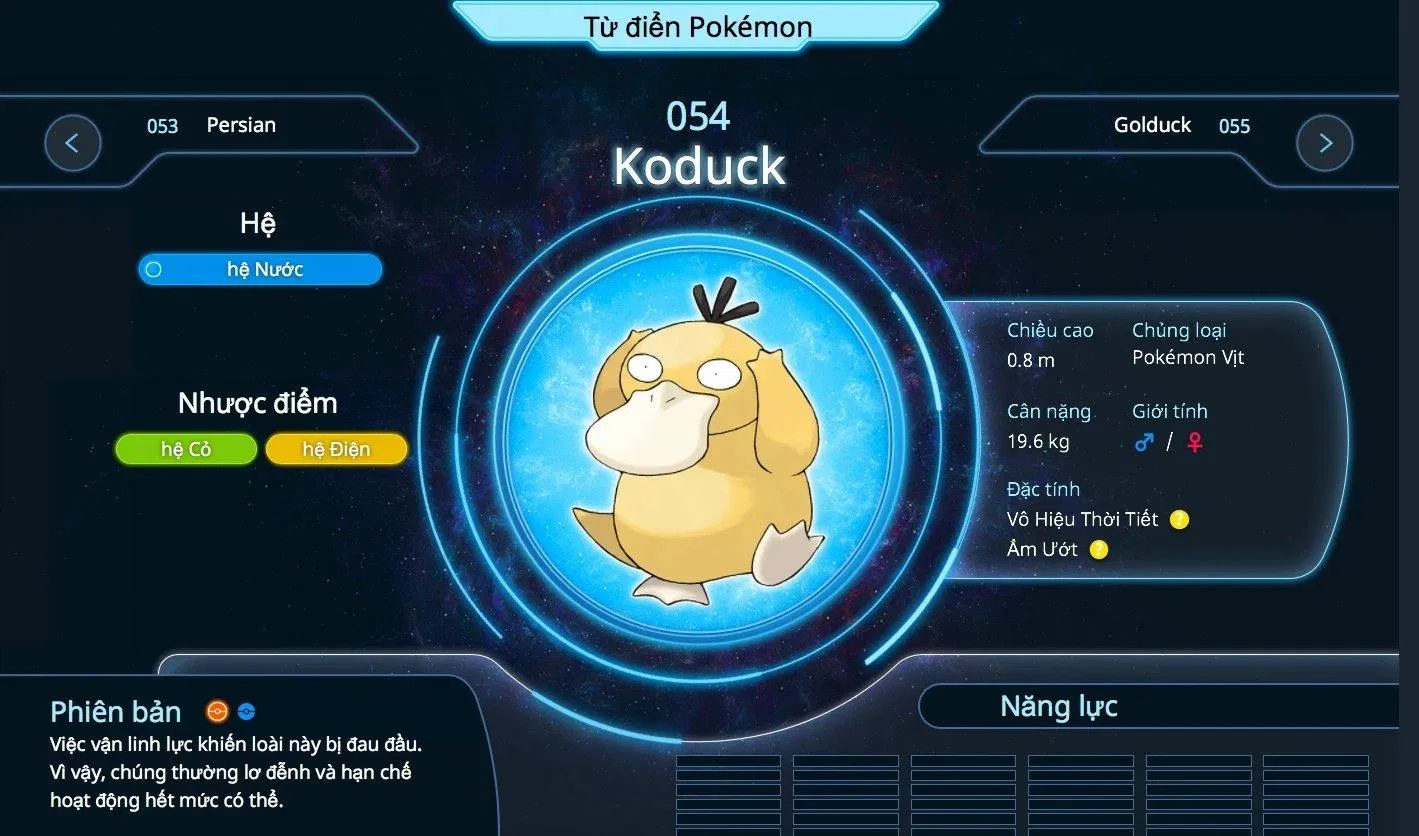Viewport: 1419px width, 836px height.
Task: Click the question mark beside Ẩm Ướt
Action: pyautogui.click(x=1098, y=549)
